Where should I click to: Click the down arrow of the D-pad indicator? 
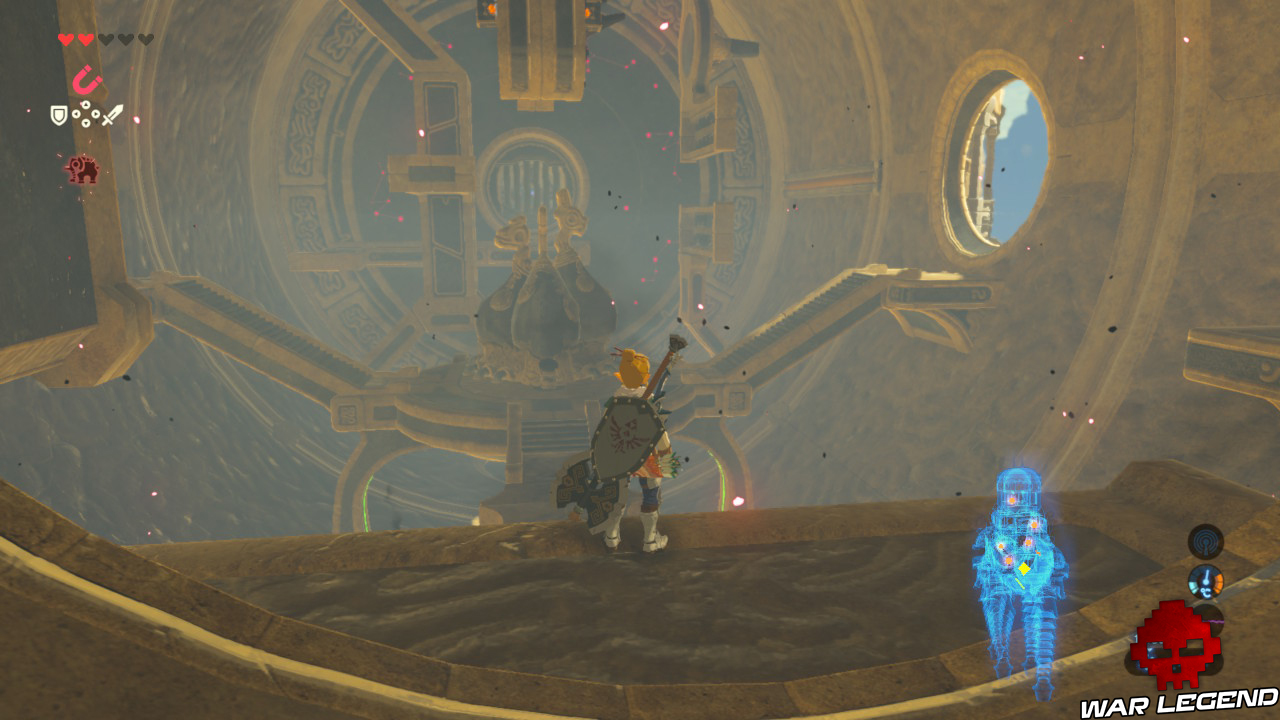[x=85, y=123]
